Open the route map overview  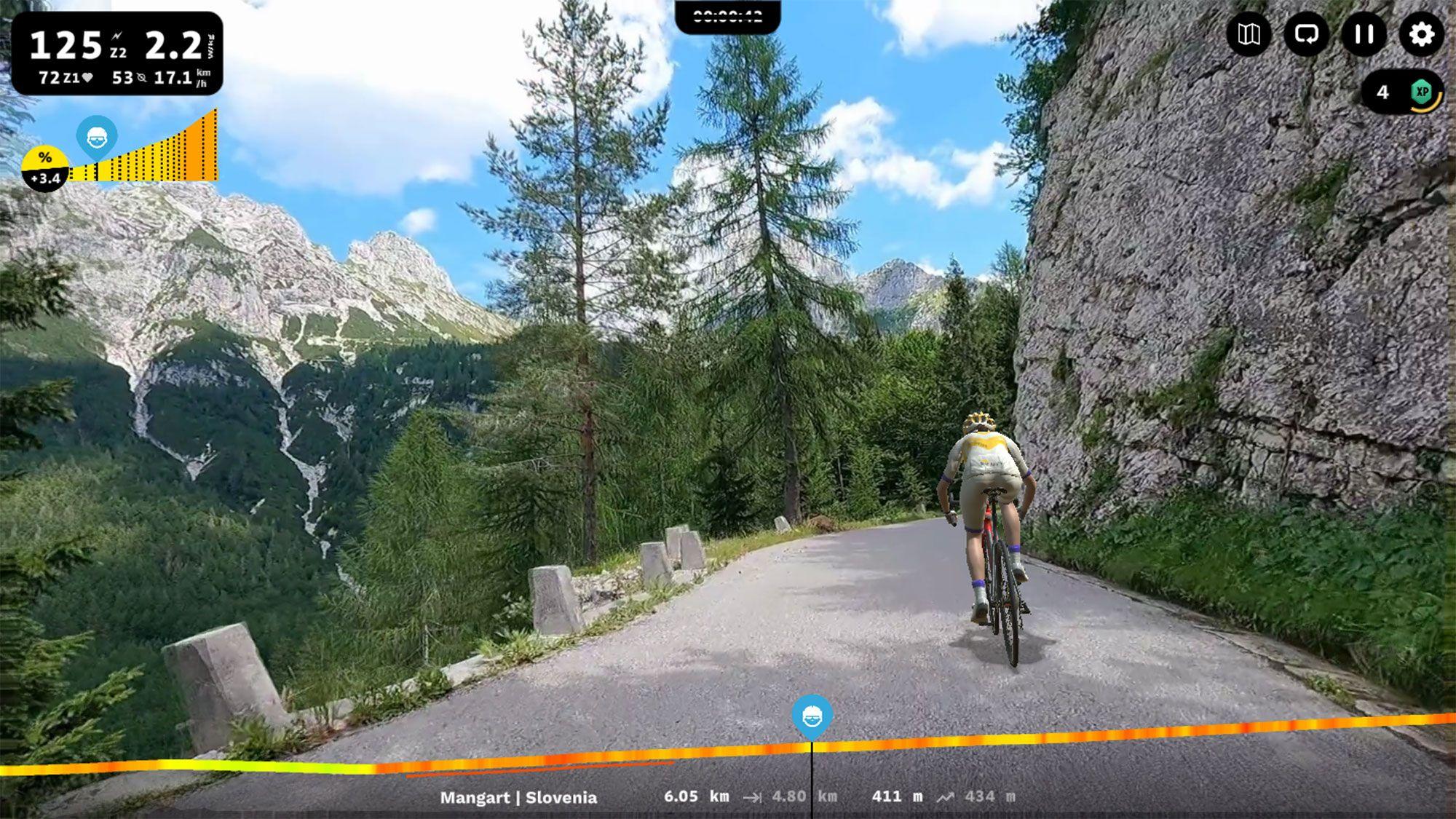coord(1250,34)
